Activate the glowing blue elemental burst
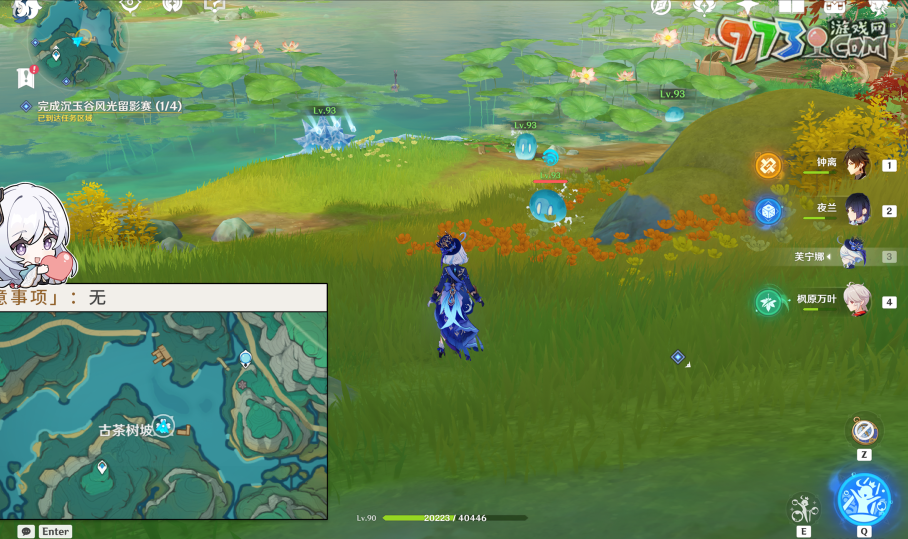The image size is (908, 539). click(x=864, y=498)
